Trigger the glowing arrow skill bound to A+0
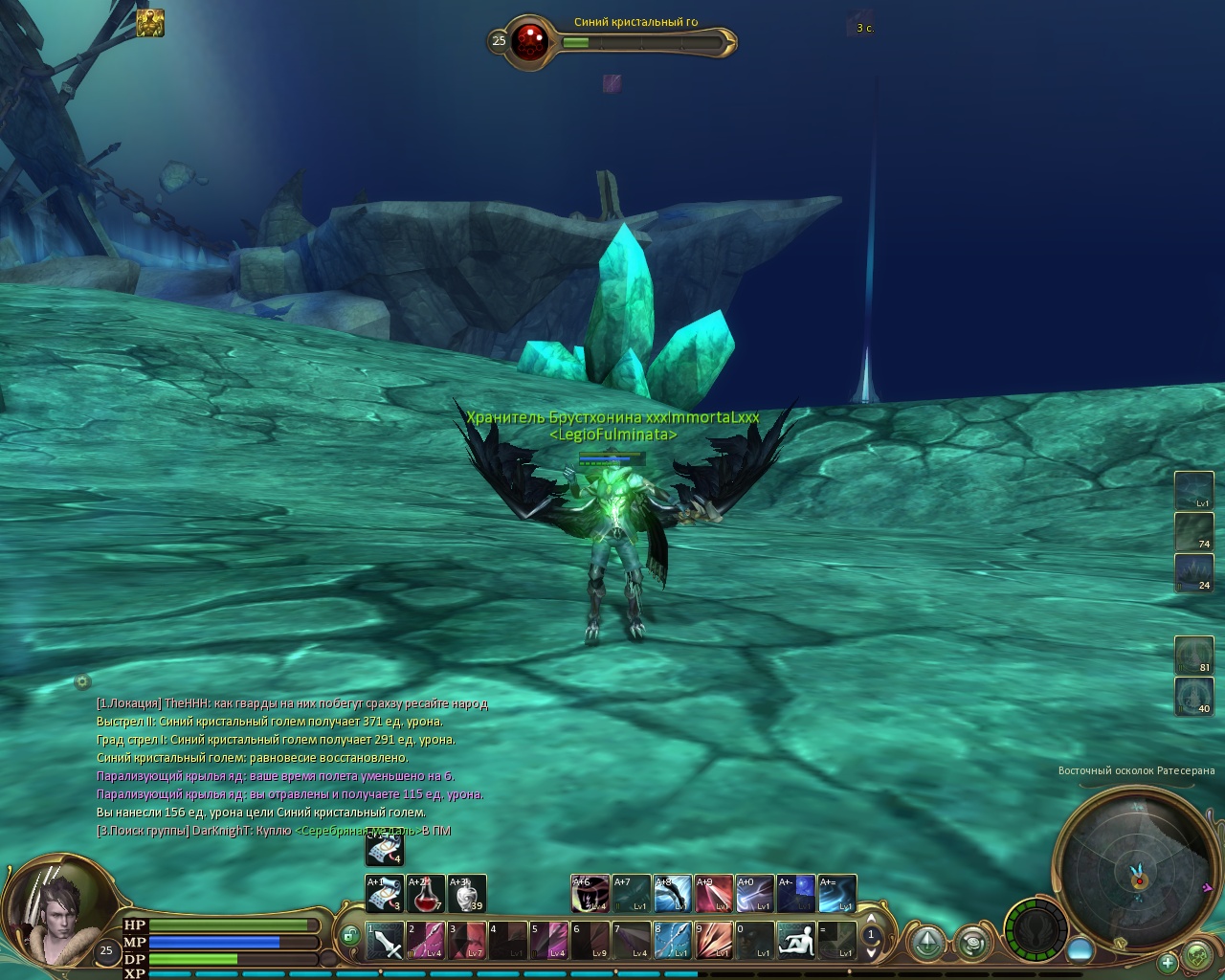The width and height of the screenshot is (1225, 980). tap(754, 894)
